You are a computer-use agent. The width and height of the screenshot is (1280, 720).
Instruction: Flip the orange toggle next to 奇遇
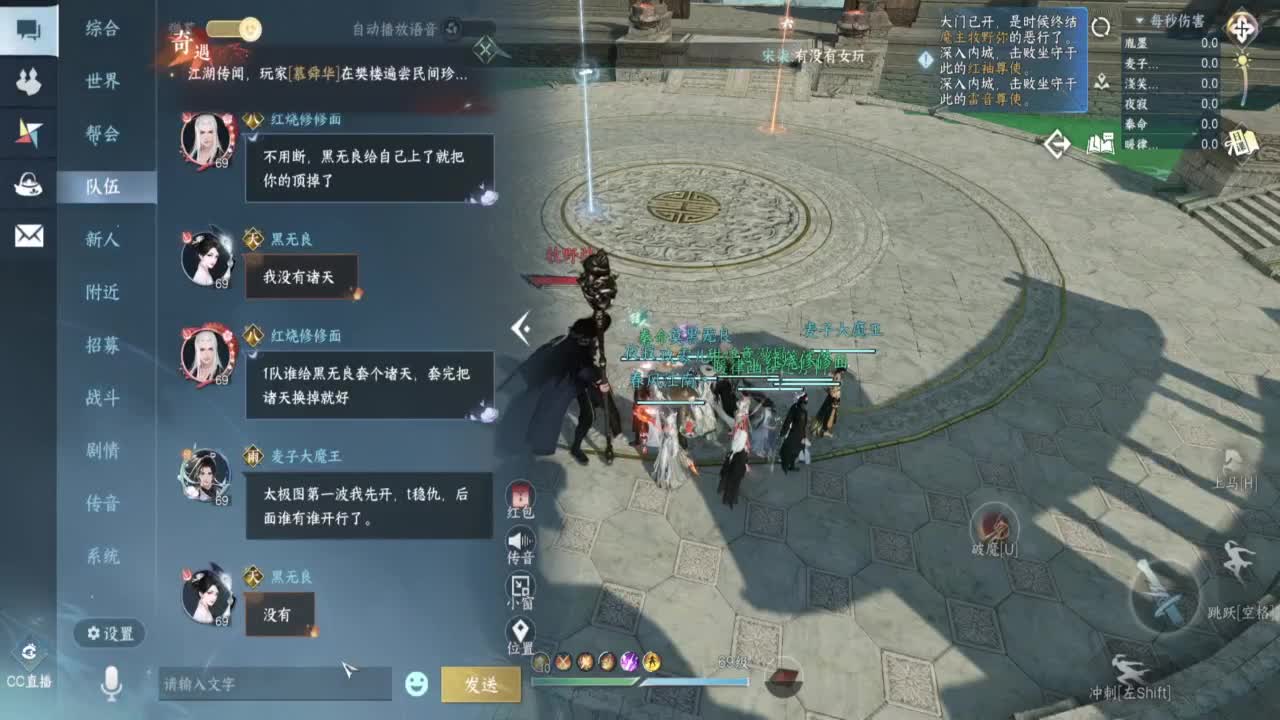coord(234,30)
